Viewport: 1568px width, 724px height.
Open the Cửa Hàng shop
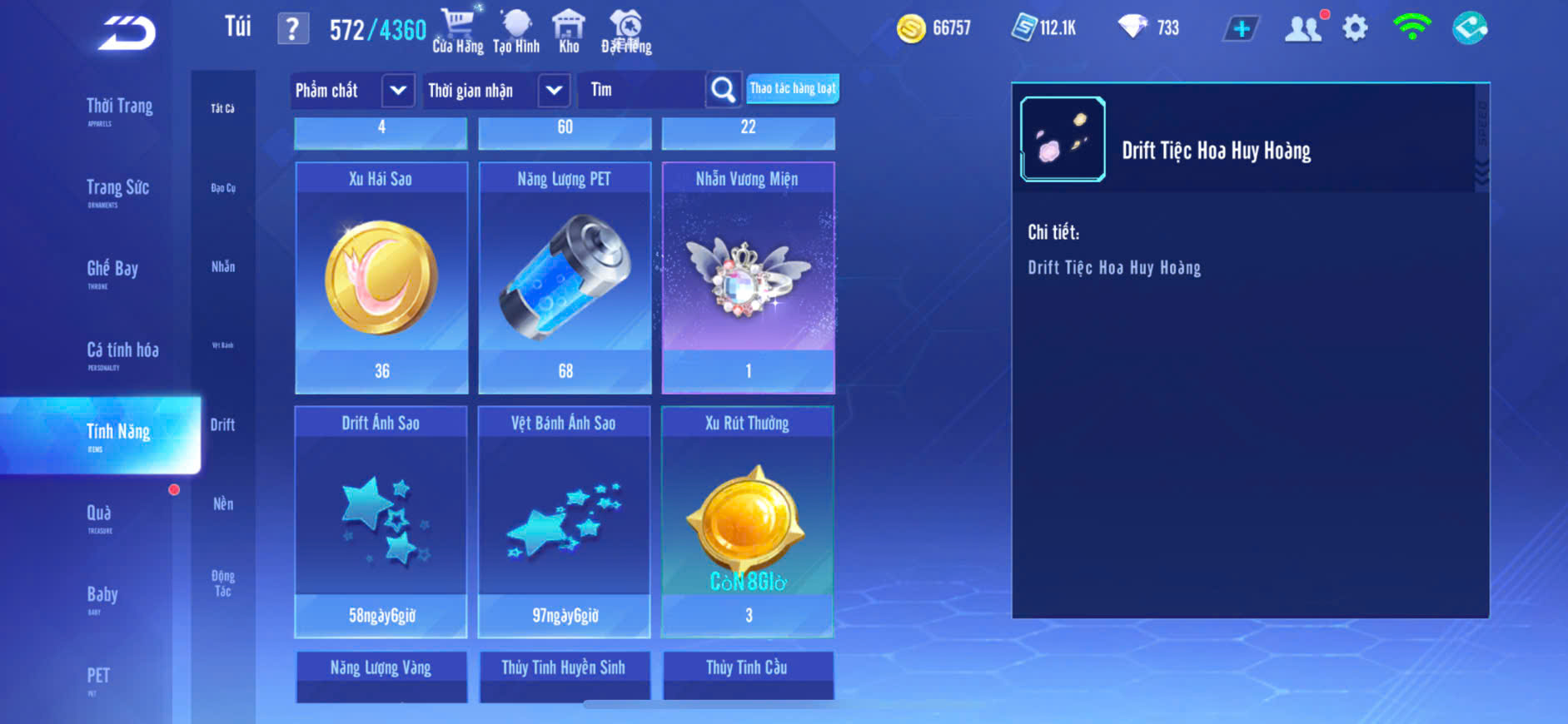tap(457, 31)
